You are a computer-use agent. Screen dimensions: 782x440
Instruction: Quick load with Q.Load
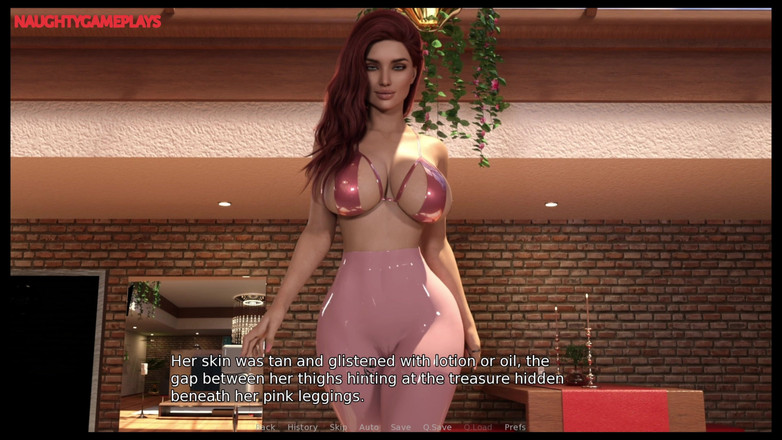[x=477, y=427]
